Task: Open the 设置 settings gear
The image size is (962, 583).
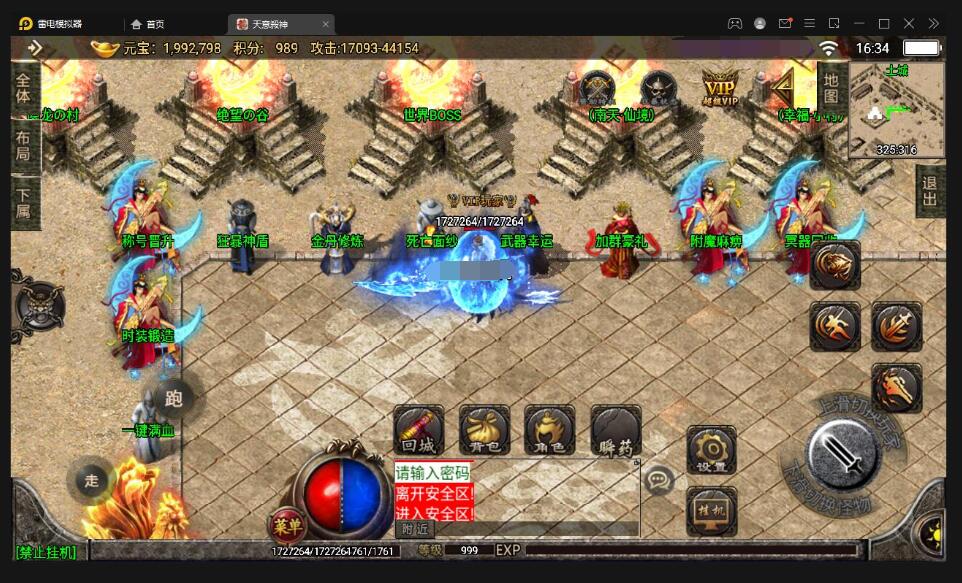Action: pyautogui.click(x=711, y=450)
